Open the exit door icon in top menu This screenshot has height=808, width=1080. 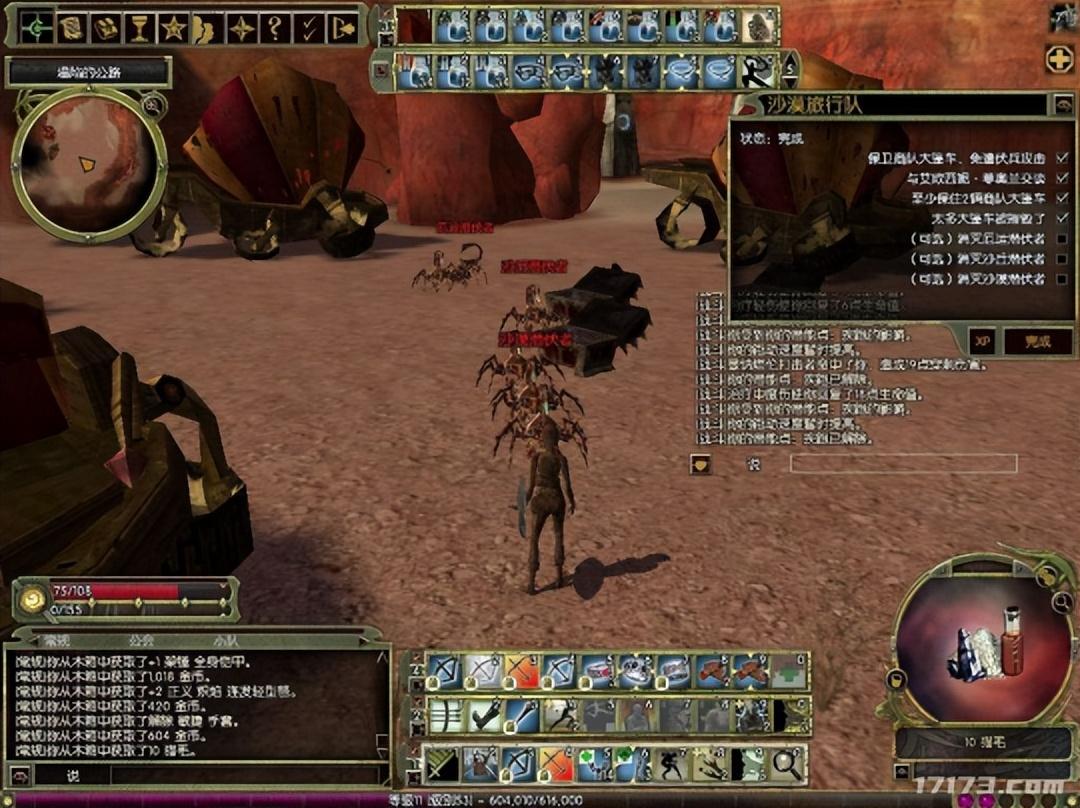[x=342, y=28]
